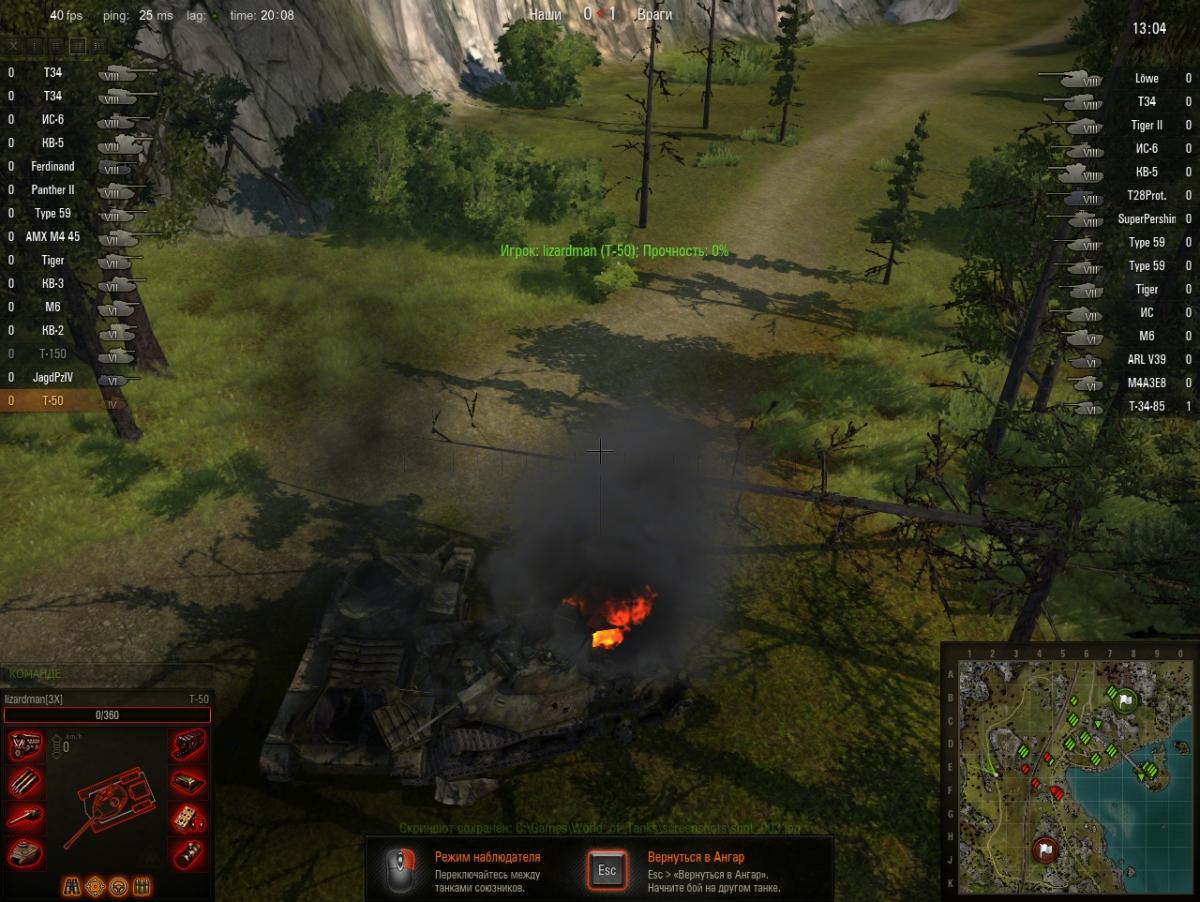Image resolution: width=1200 pixels, height=902 pixels.
Task: Click the spectator mode mouse icon
Action: [401, 868]
